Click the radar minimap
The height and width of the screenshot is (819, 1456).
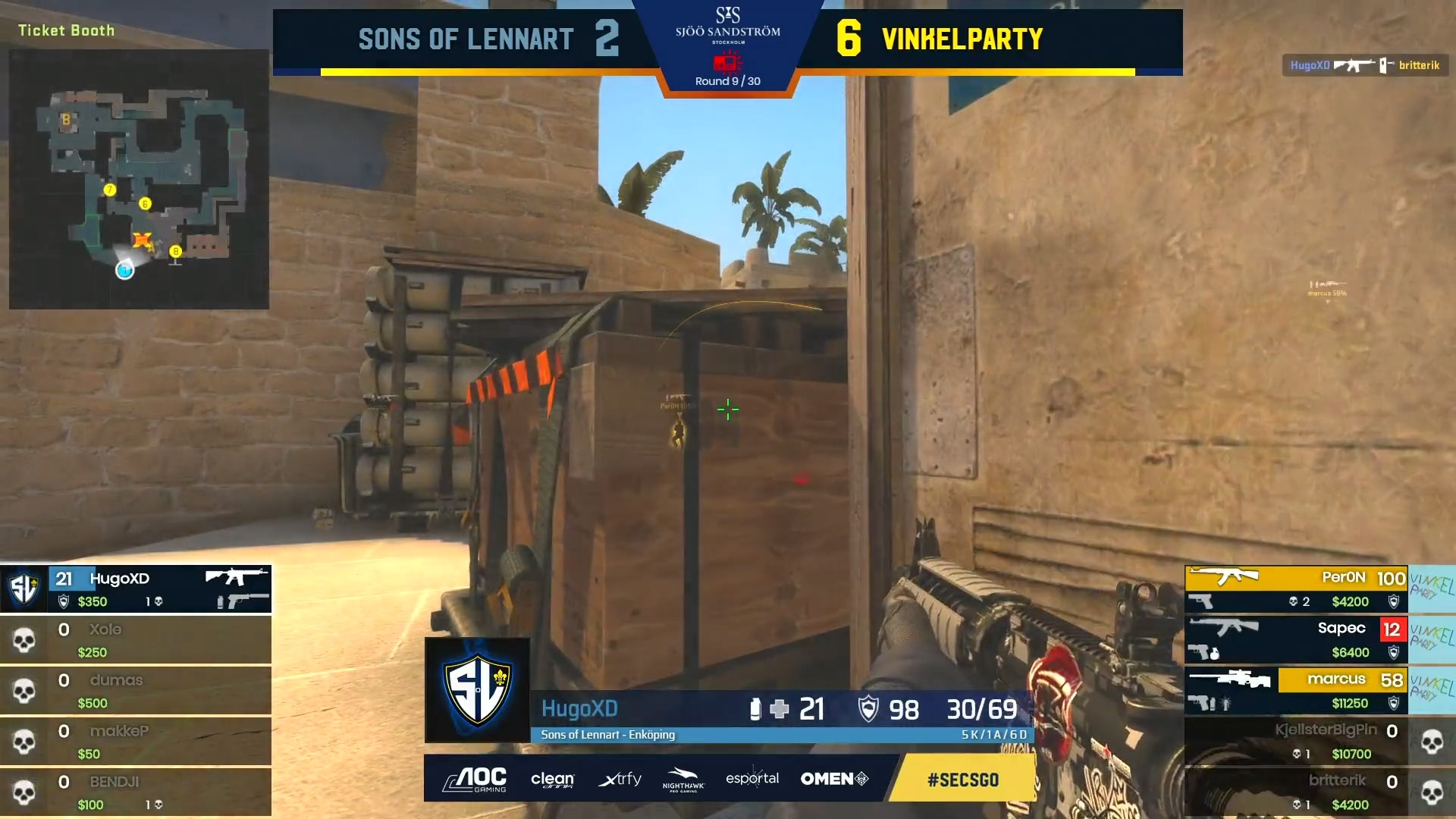pos(139,179)
